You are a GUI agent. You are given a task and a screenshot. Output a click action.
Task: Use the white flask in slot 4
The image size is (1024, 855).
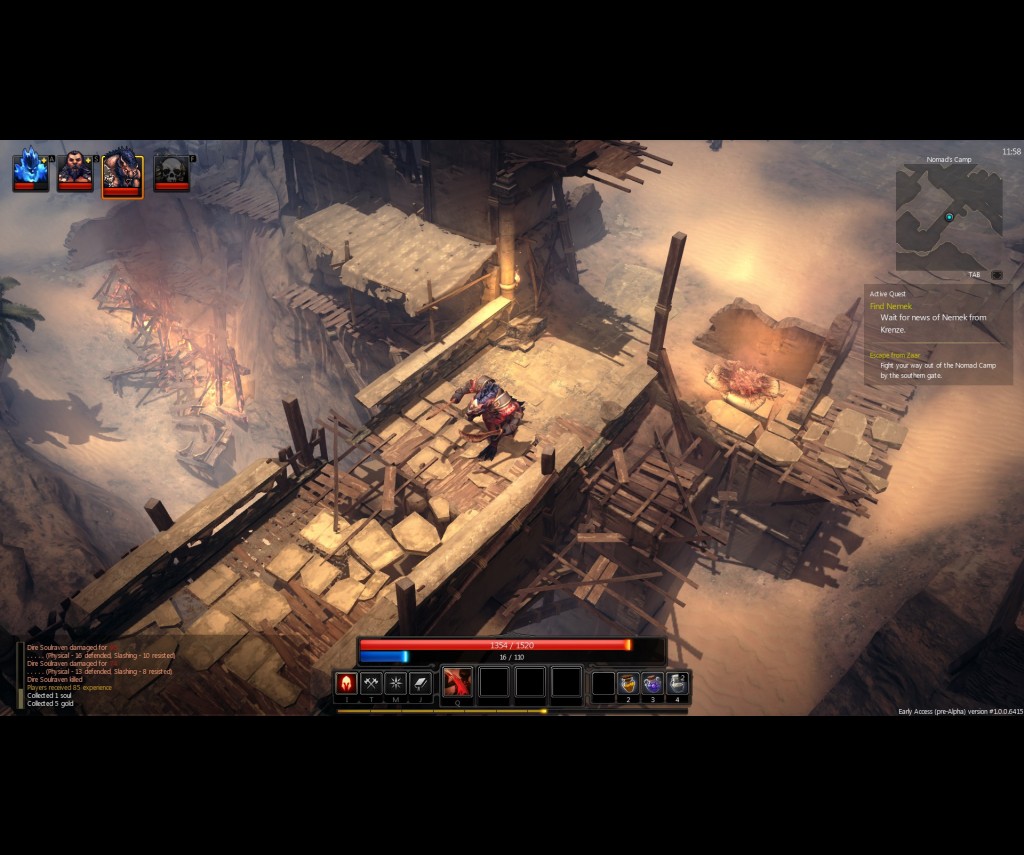[677, 683]
